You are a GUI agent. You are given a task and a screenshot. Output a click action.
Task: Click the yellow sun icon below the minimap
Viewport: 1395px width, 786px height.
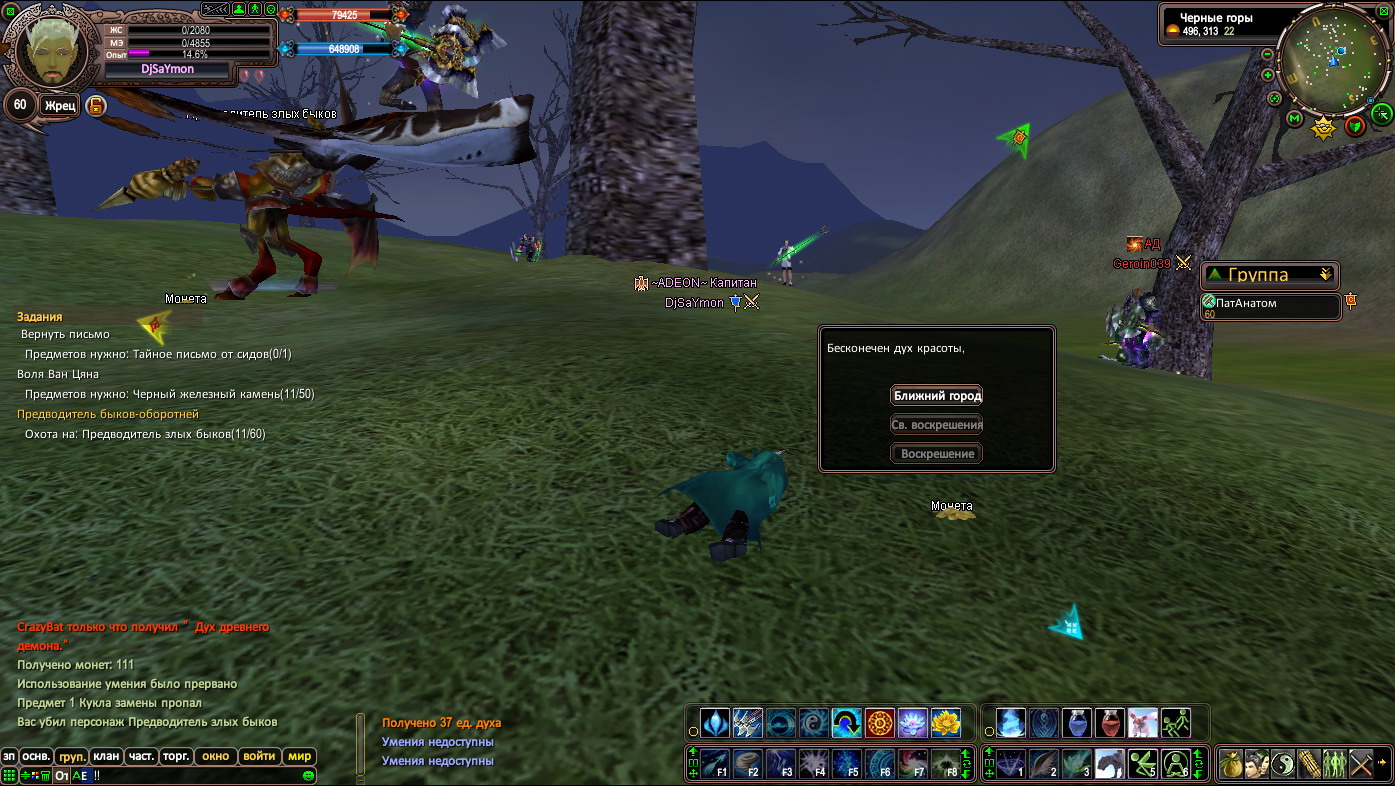pos(1323,127)
